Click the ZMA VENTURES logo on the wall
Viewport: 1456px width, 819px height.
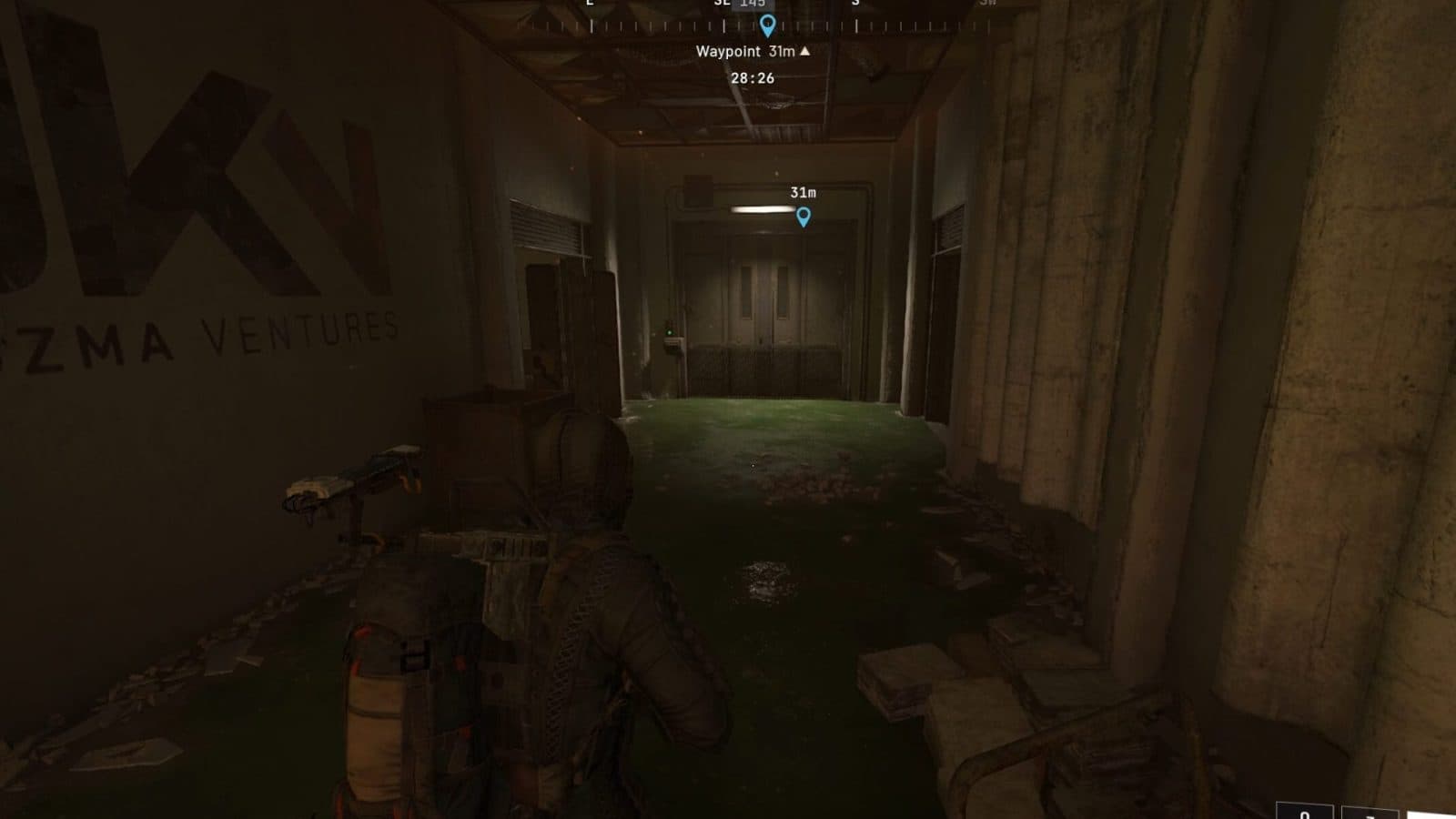200,328
